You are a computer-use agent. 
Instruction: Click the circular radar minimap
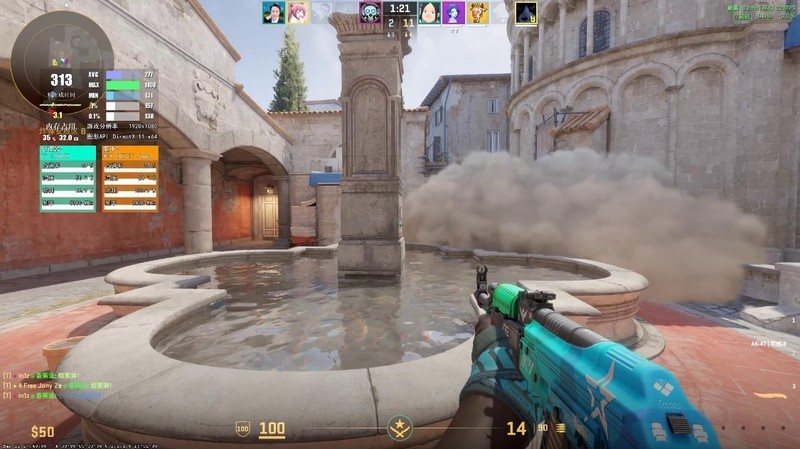click(x=62, y=60)
